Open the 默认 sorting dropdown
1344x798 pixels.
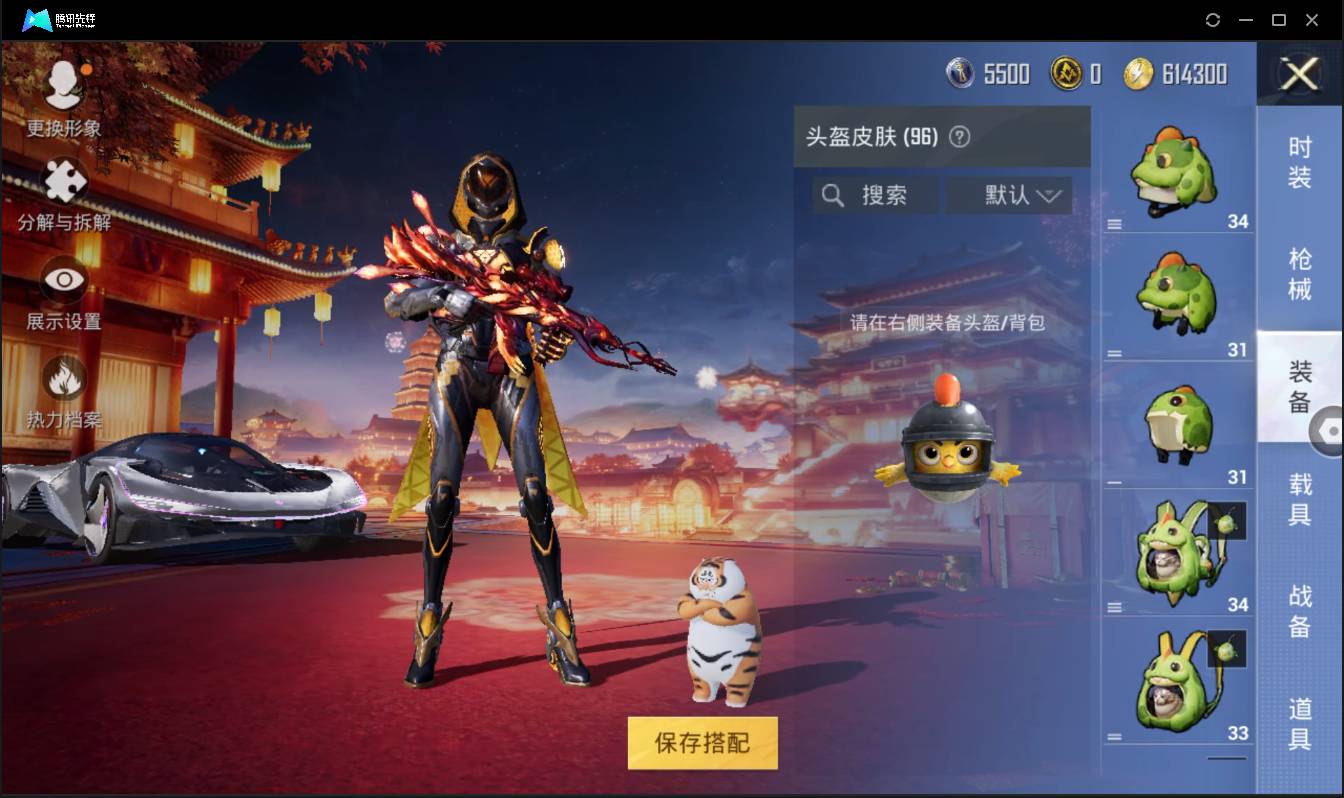(x=1009, y=196)
